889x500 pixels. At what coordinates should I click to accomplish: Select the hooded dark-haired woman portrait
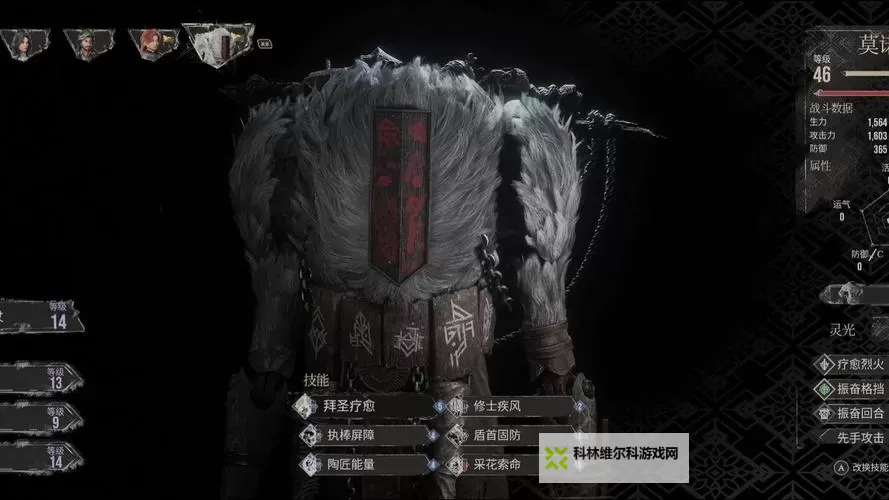pyautogui.click(x=22, y=45)
